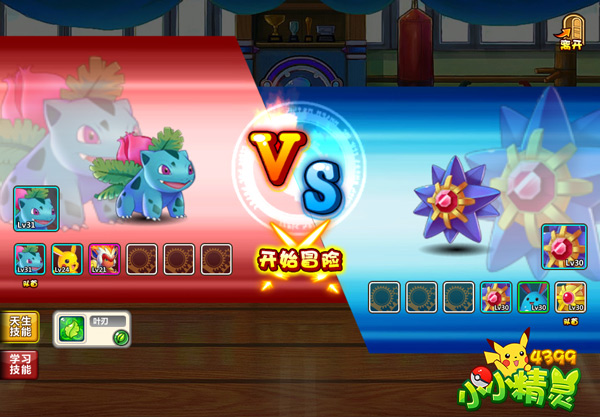Screen dimensions: 600x417
Task: Pick the Lv31 Ivysaur in the team row
Action: click(29, 260)
